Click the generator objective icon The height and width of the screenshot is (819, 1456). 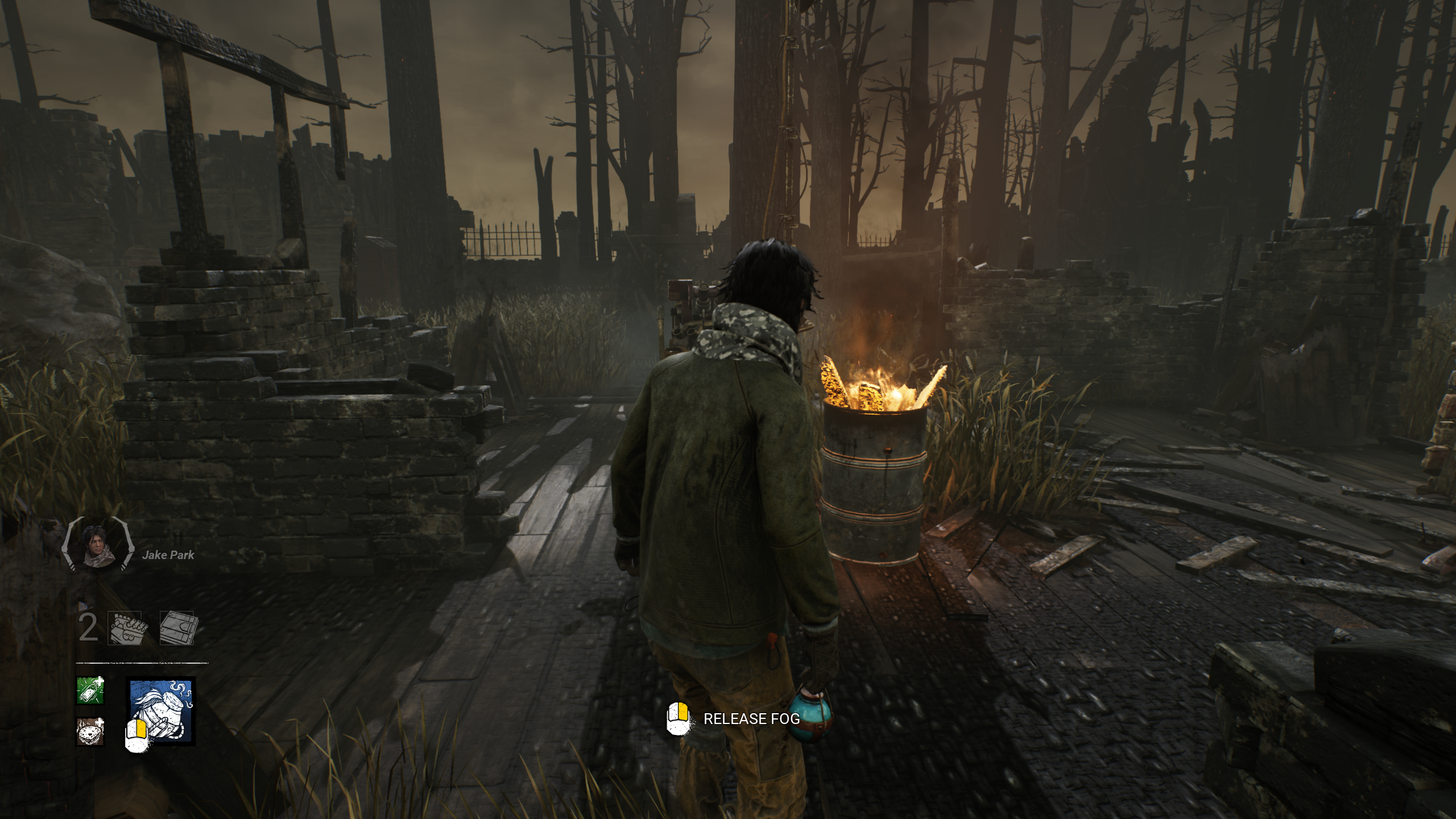[129, 628]
